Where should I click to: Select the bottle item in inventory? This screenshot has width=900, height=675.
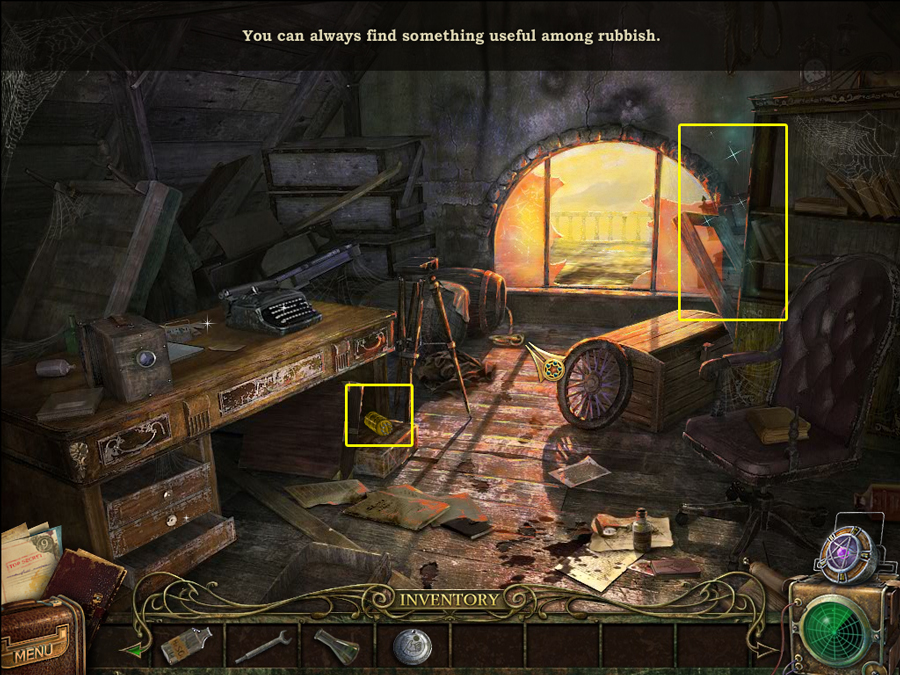pos(186,646)
